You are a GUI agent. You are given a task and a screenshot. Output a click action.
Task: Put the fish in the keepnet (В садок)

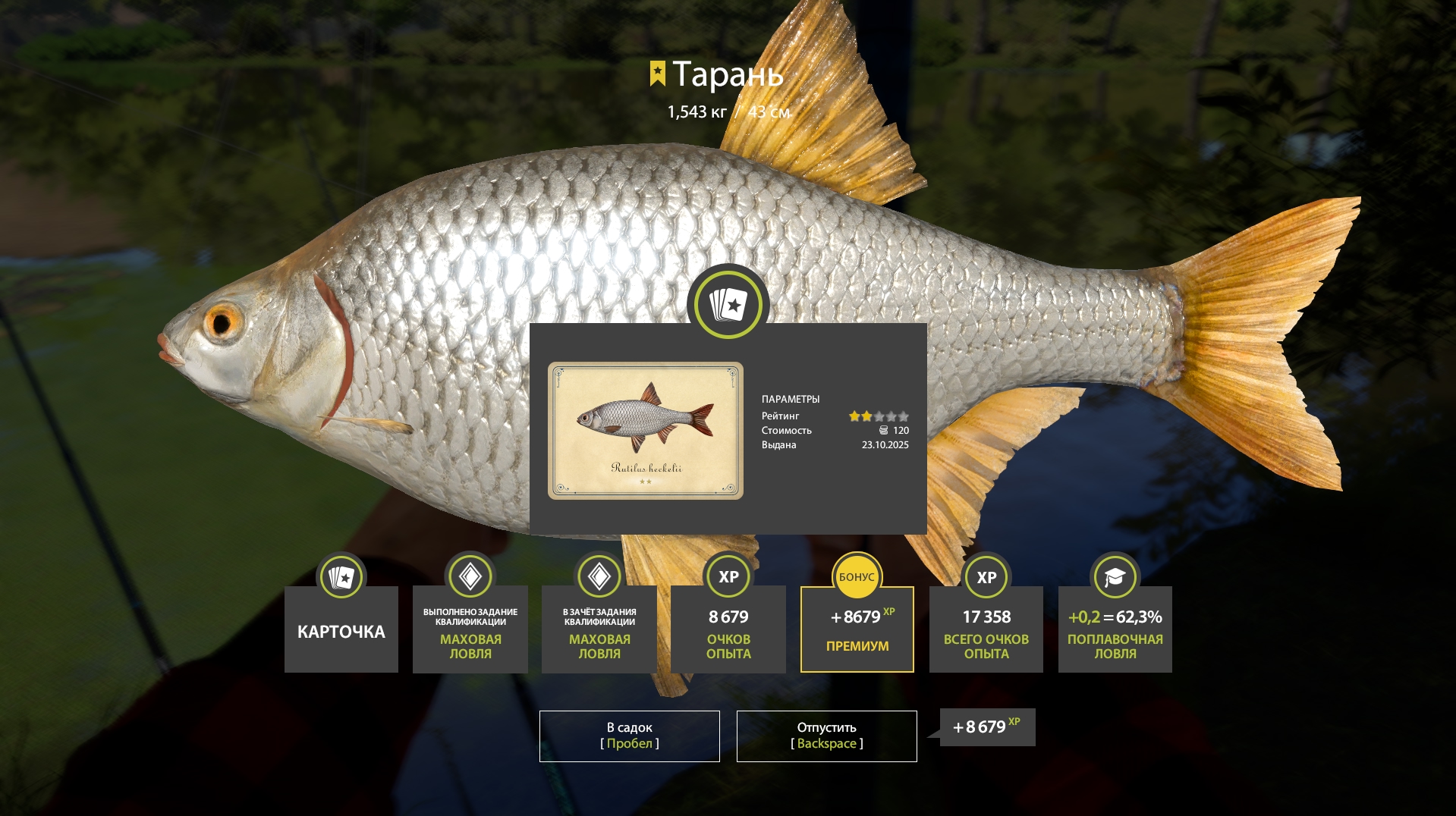point(629,736)
